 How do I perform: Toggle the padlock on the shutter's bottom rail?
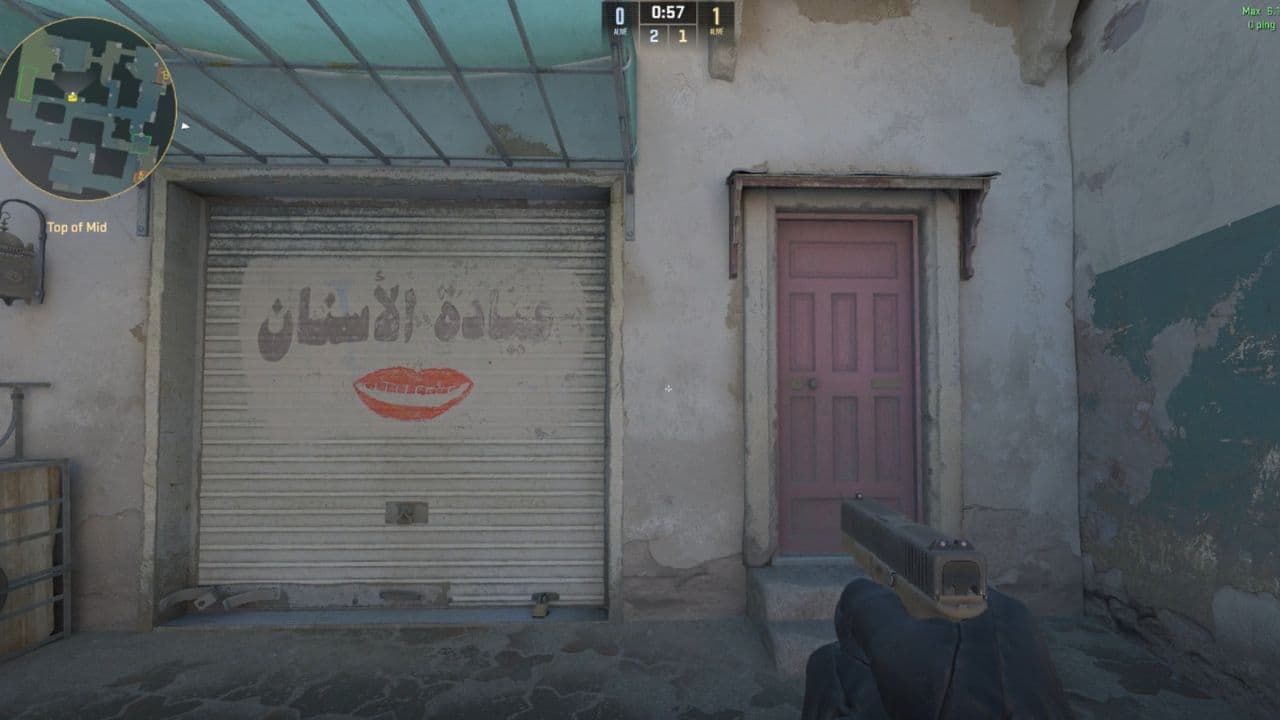540,606
